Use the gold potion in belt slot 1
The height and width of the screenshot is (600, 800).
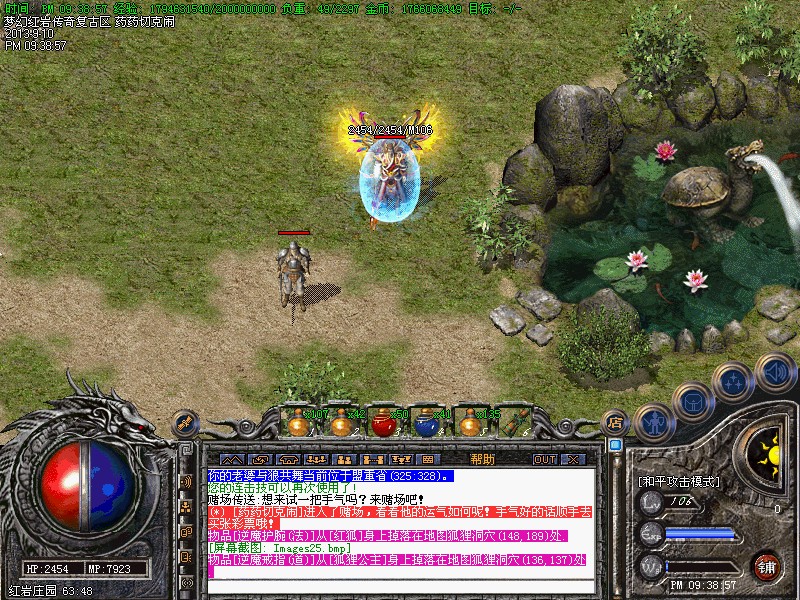[297, 423]
